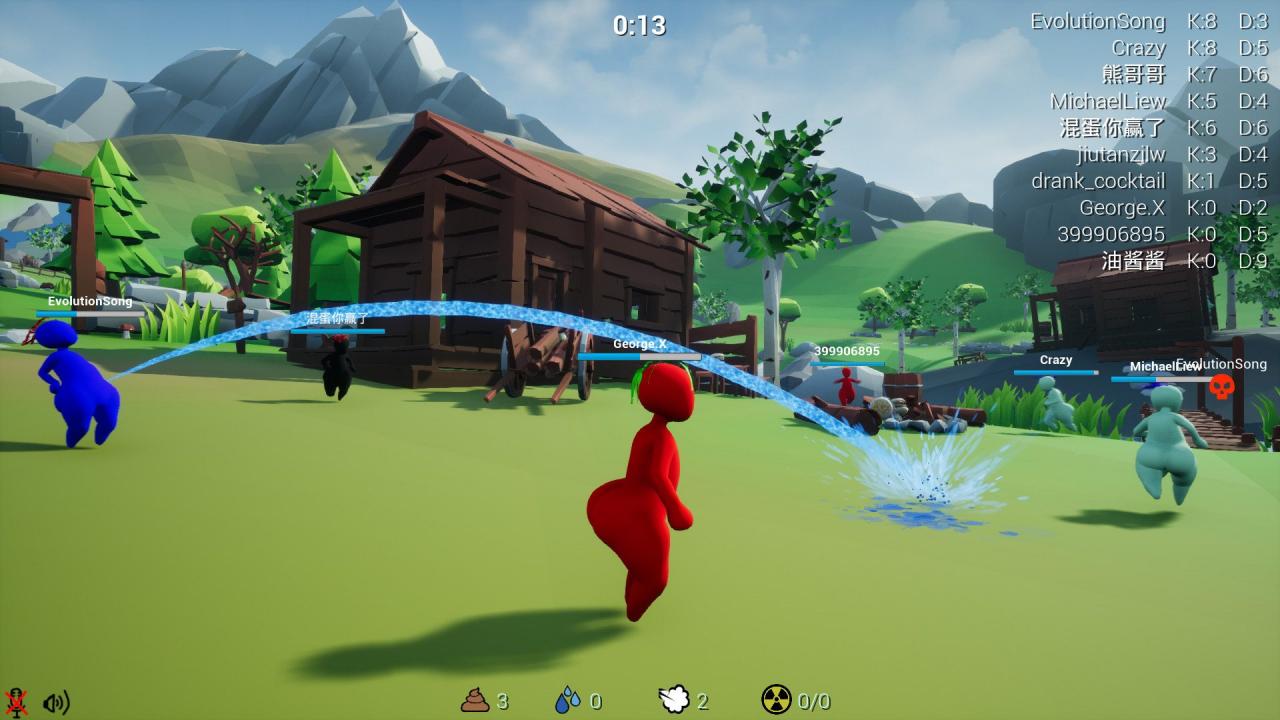The image size is (1280, 720).
Task: Trigger the radioactive nuke icon
Action: coord(776,700)
